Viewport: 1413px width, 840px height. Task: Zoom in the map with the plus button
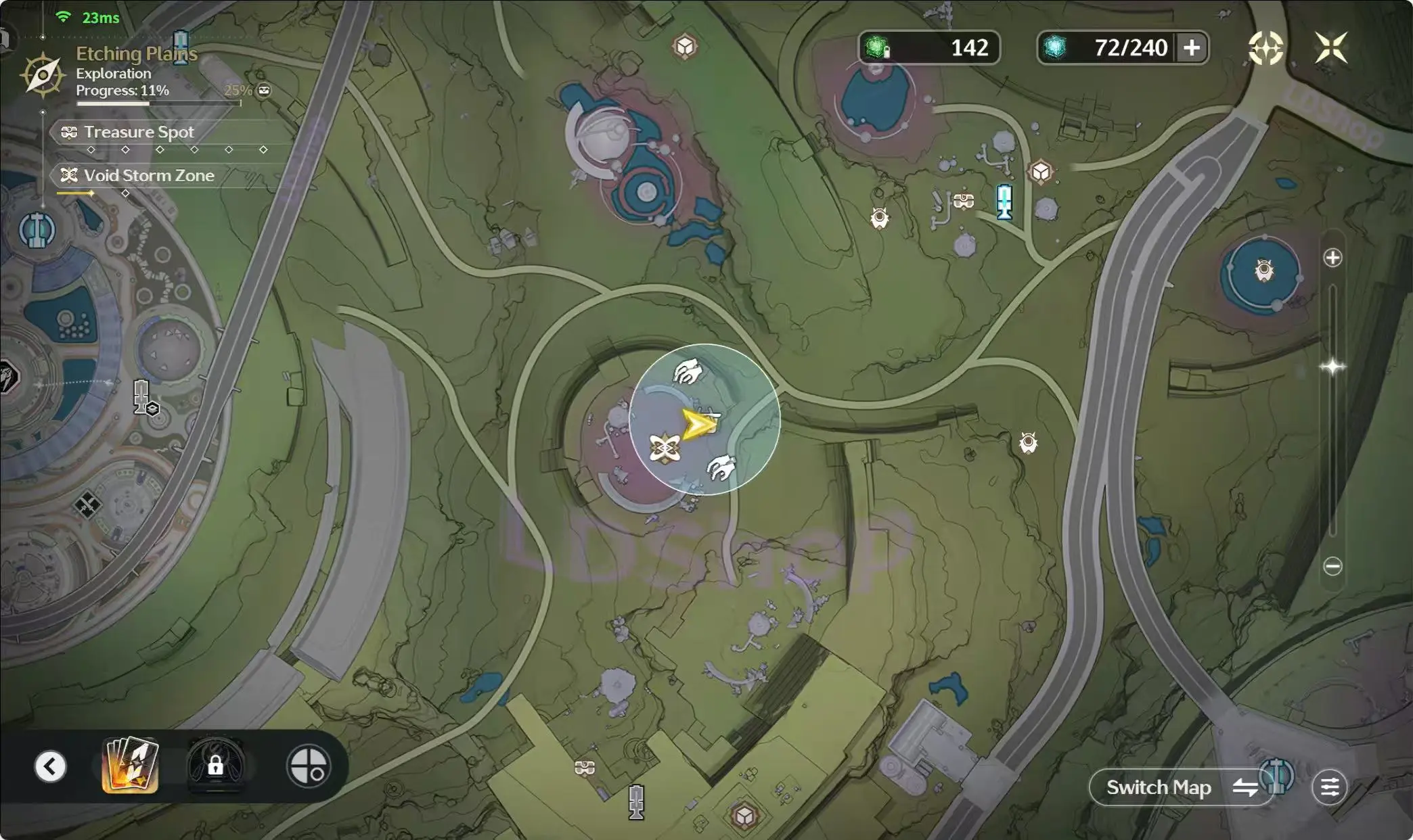[1332, 258]
